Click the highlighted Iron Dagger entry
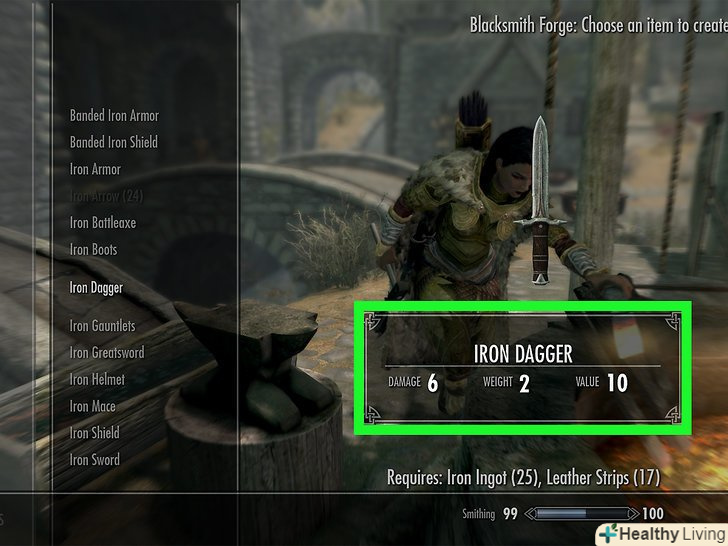This screenshot has width=728, height=546. pyautogui.click(x=96, y=288)
